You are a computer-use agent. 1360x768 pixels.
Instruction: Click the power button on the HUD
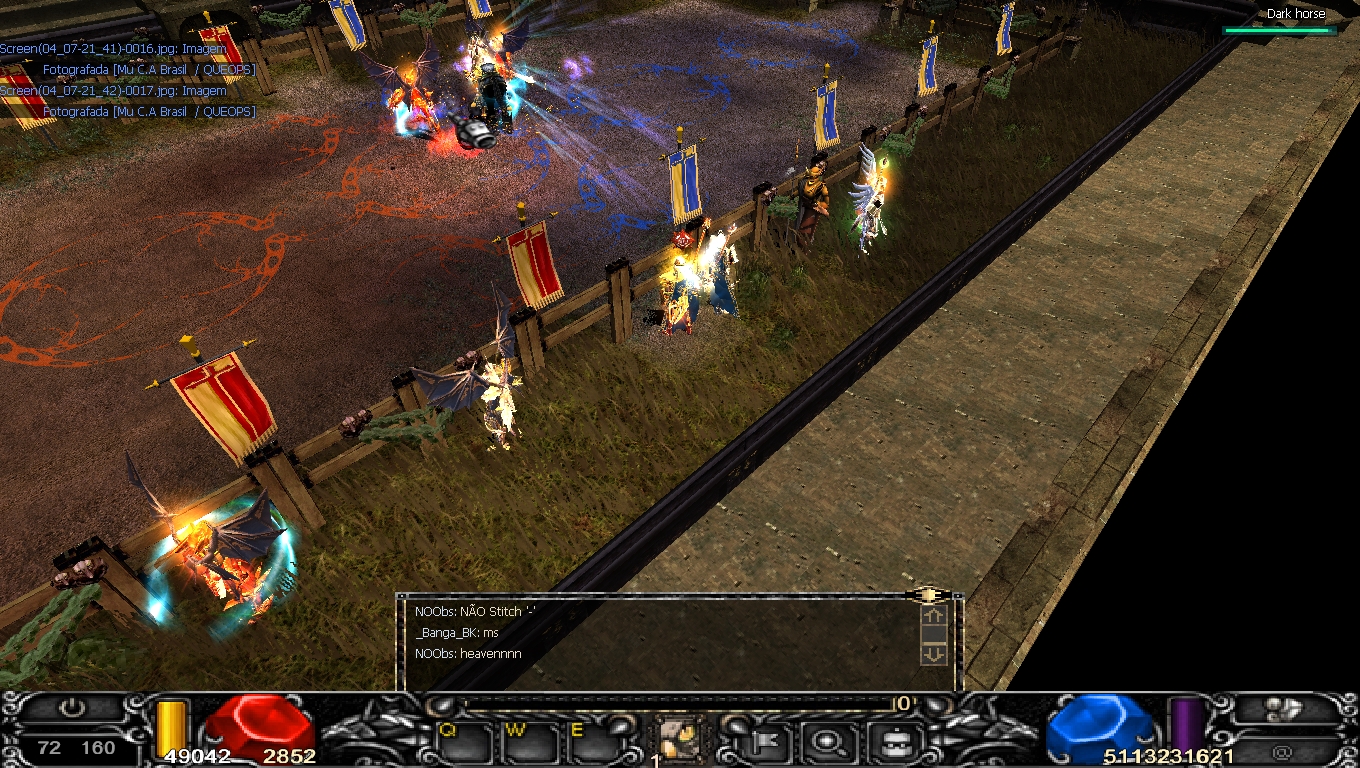pyautogui.click(x=72, y=709)
